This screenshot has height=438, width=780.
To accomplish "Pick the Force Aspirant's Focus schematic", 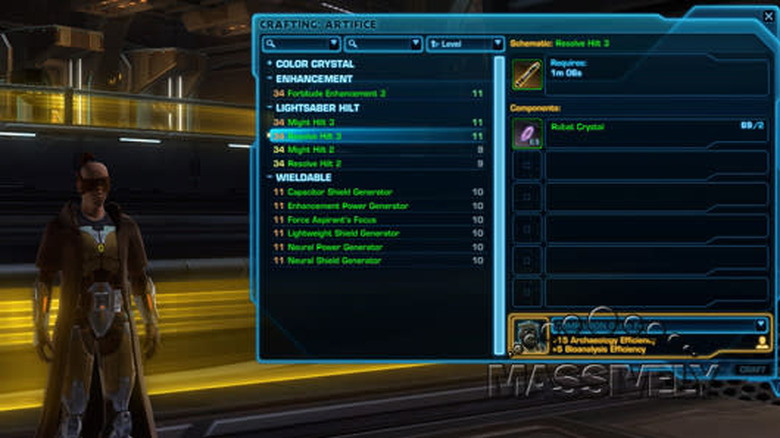I will coord(334,220).
